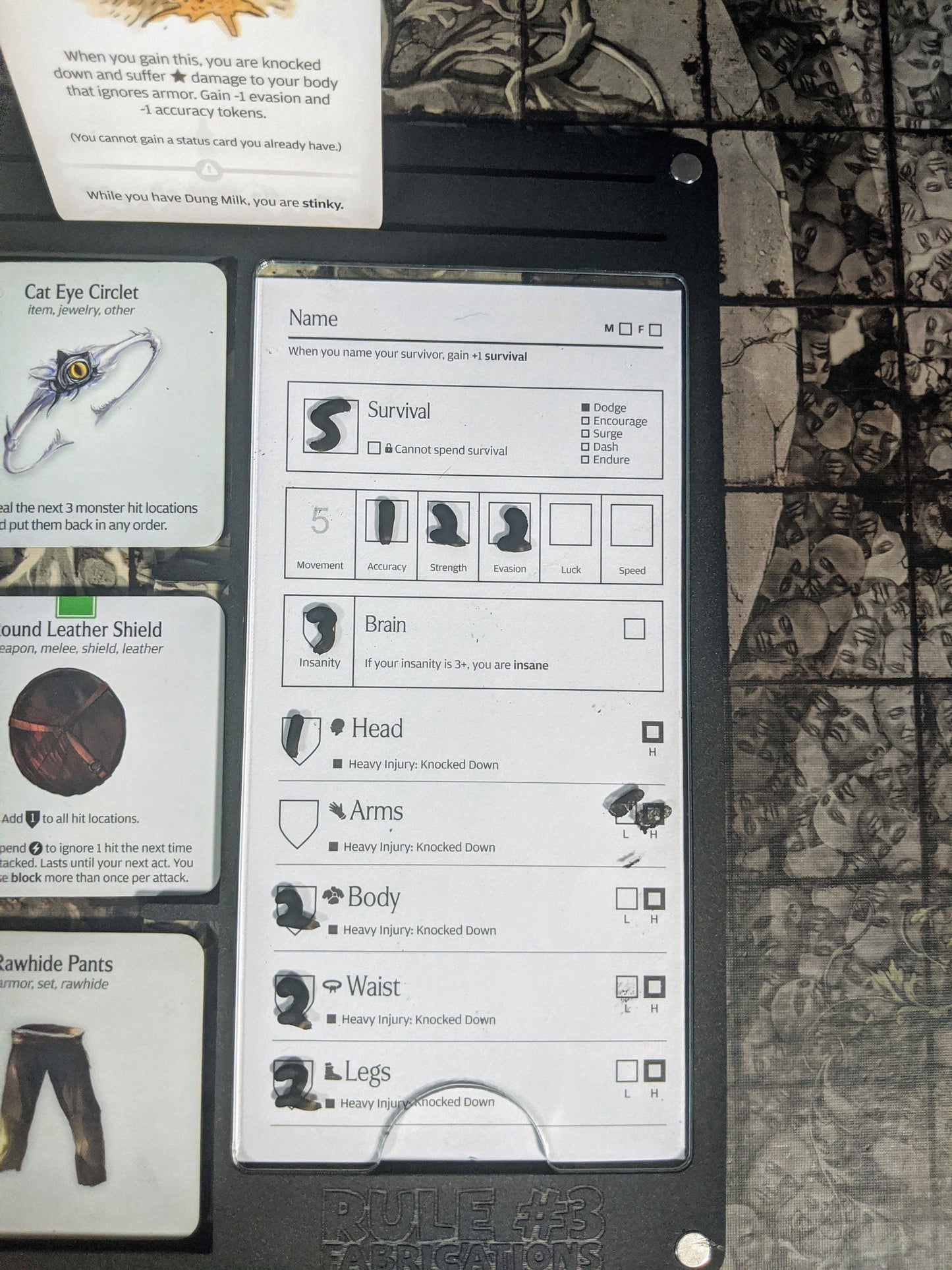Check the Encourage ability box

click(x=585, y=421)
